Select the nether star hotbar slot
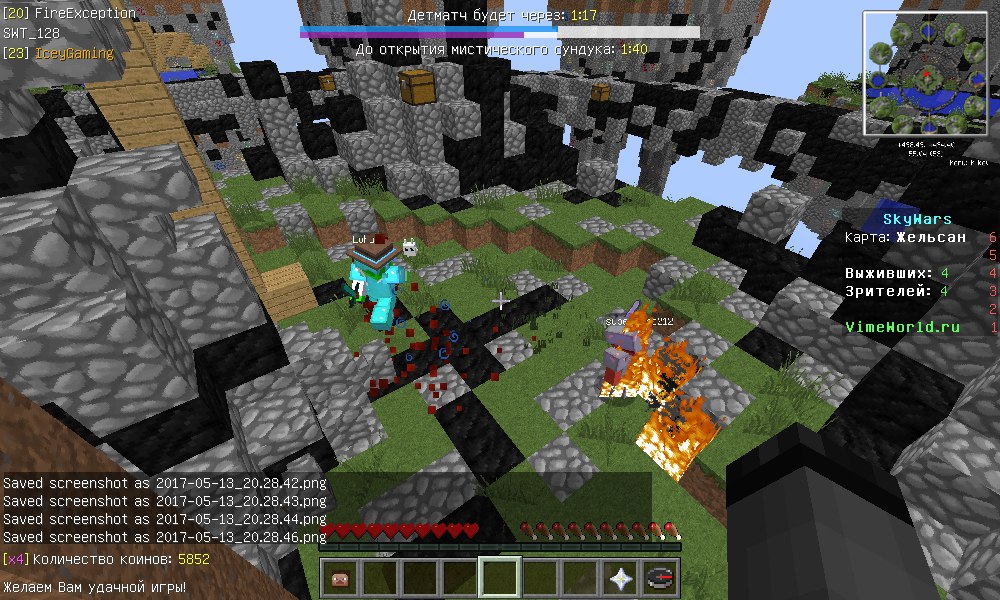The height and width of the screenshot is (600, 1000). coord(620,578)
